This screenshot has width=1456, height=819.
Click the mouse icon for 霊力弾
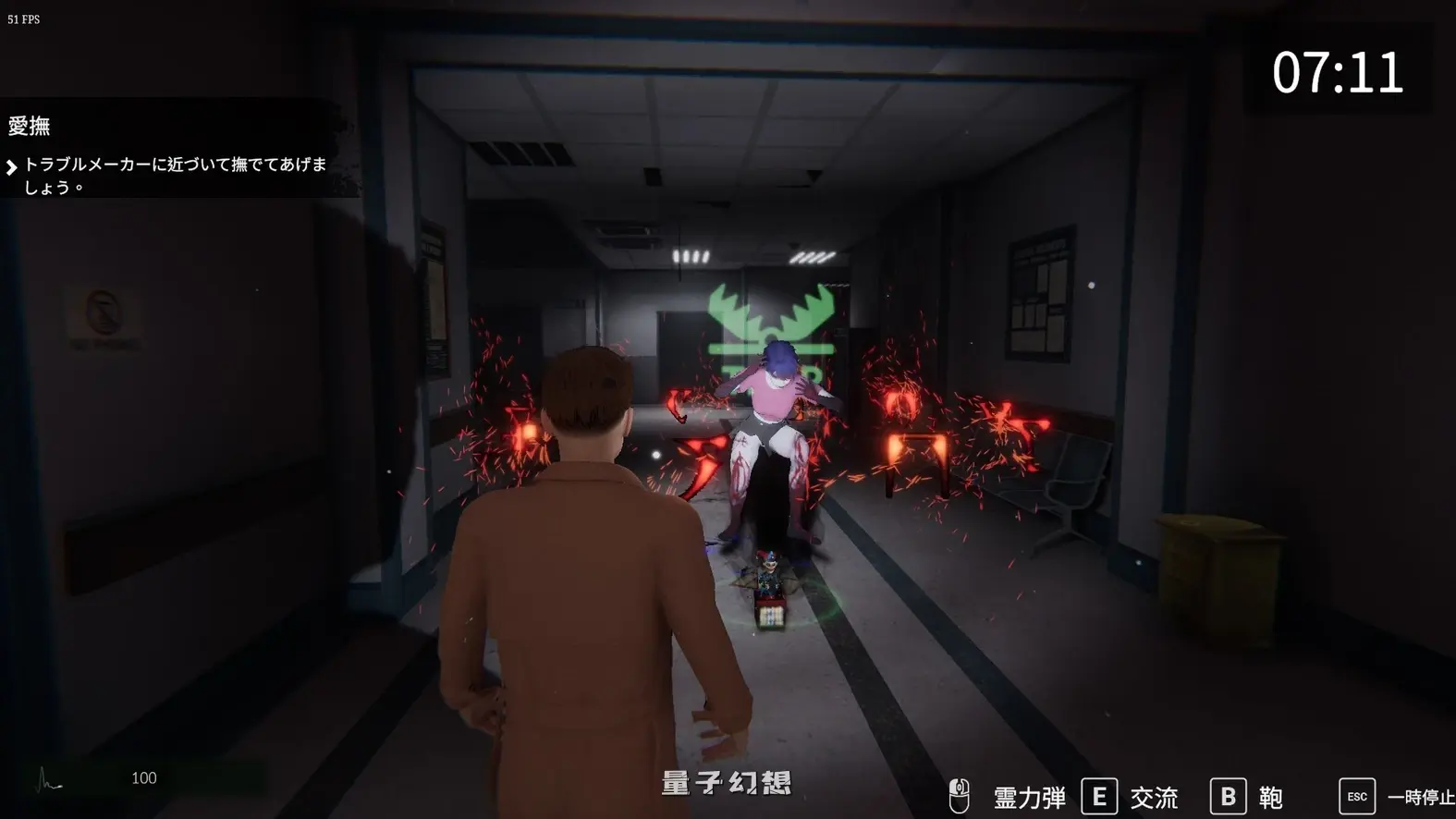coord(961,793)
